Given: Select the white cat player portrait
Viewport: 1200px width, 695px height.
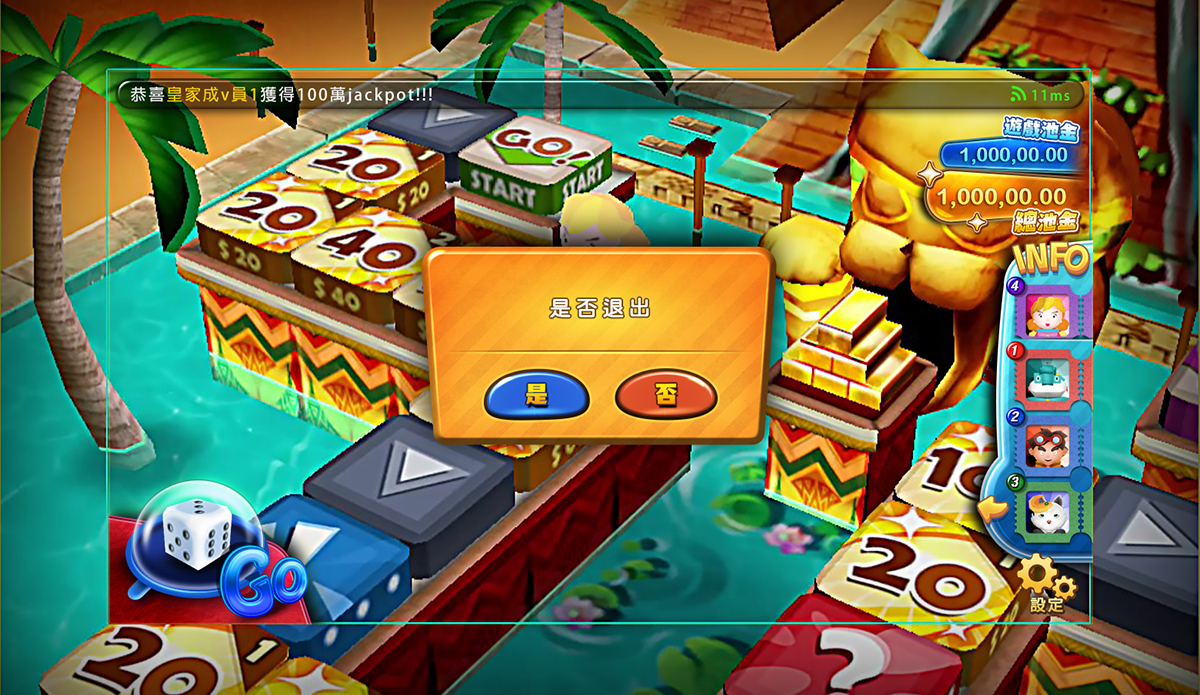Looking at the screenshot, I should [1048, 511].
